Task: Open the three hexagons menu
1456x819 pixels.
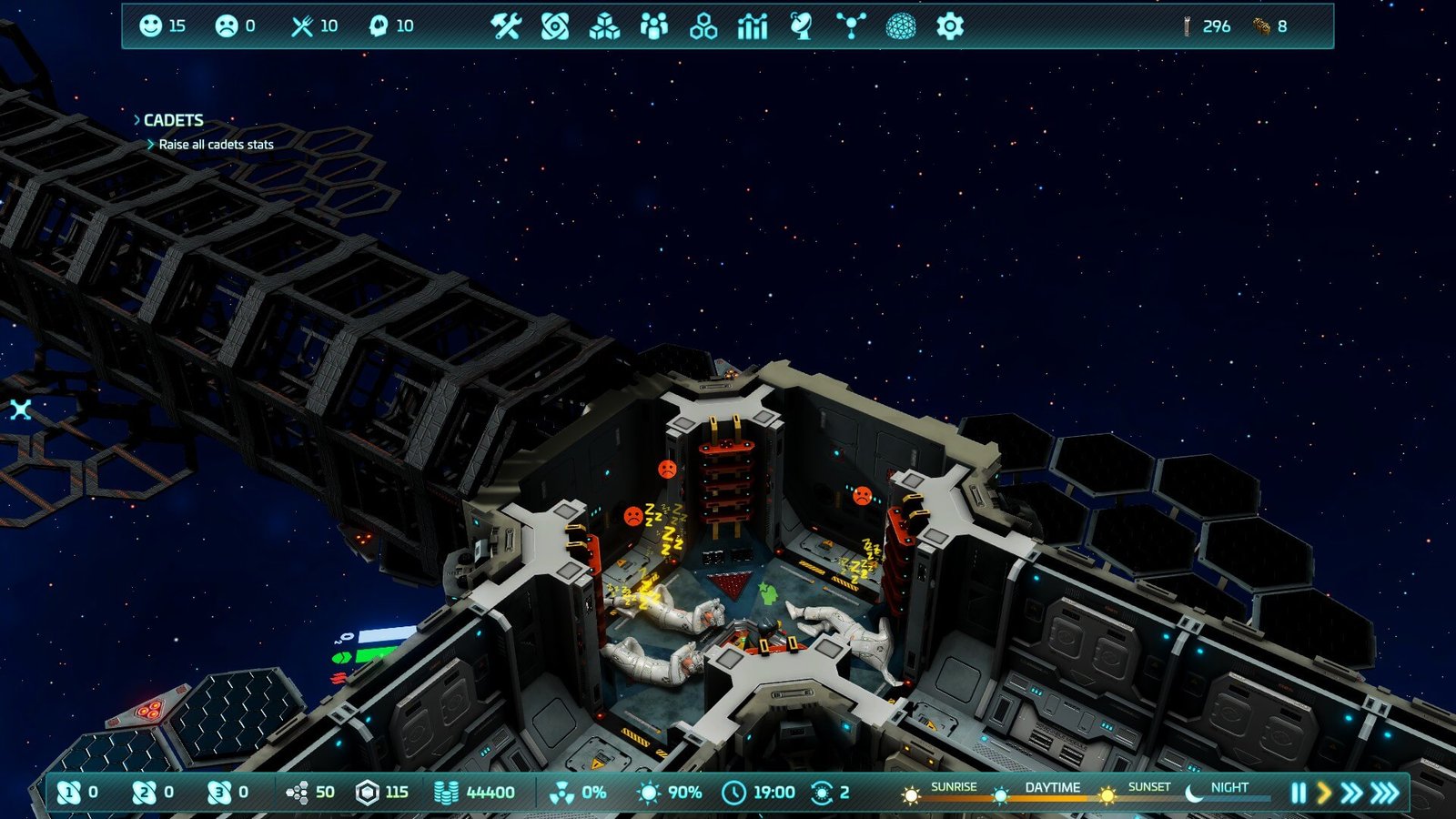Action: 703,27
